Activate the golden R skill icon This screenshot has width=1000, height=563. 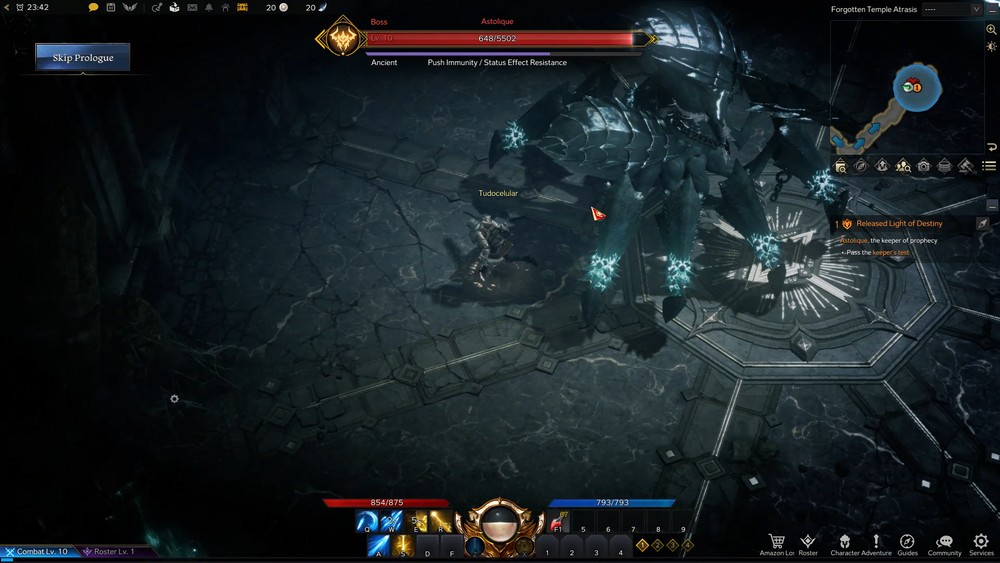[x=440, y=522]
